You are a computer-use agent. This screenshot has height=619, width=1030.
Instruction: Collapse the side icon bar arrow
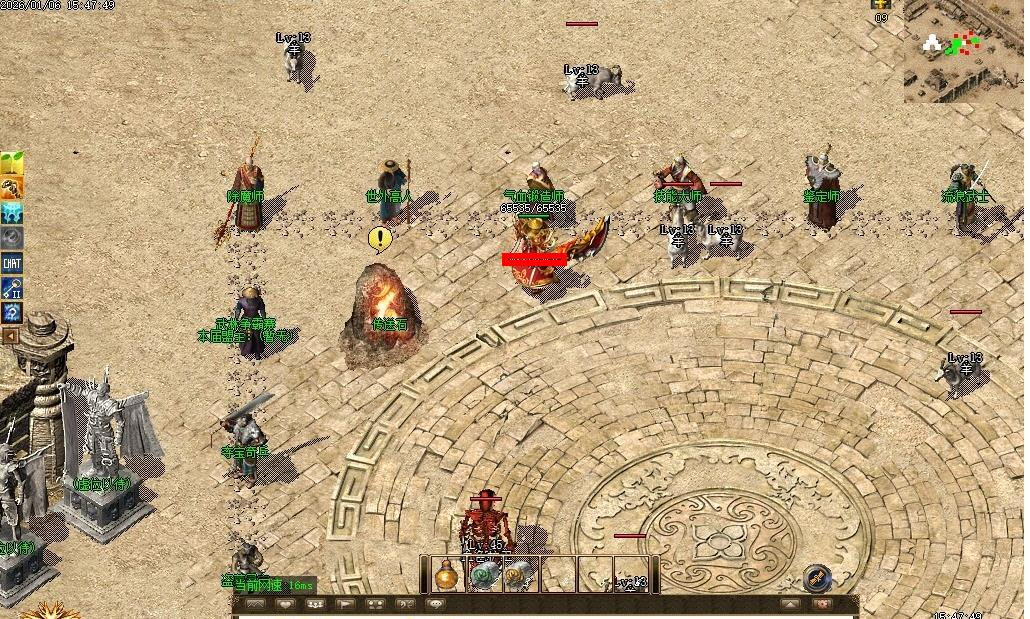click(x=10, y=336)
